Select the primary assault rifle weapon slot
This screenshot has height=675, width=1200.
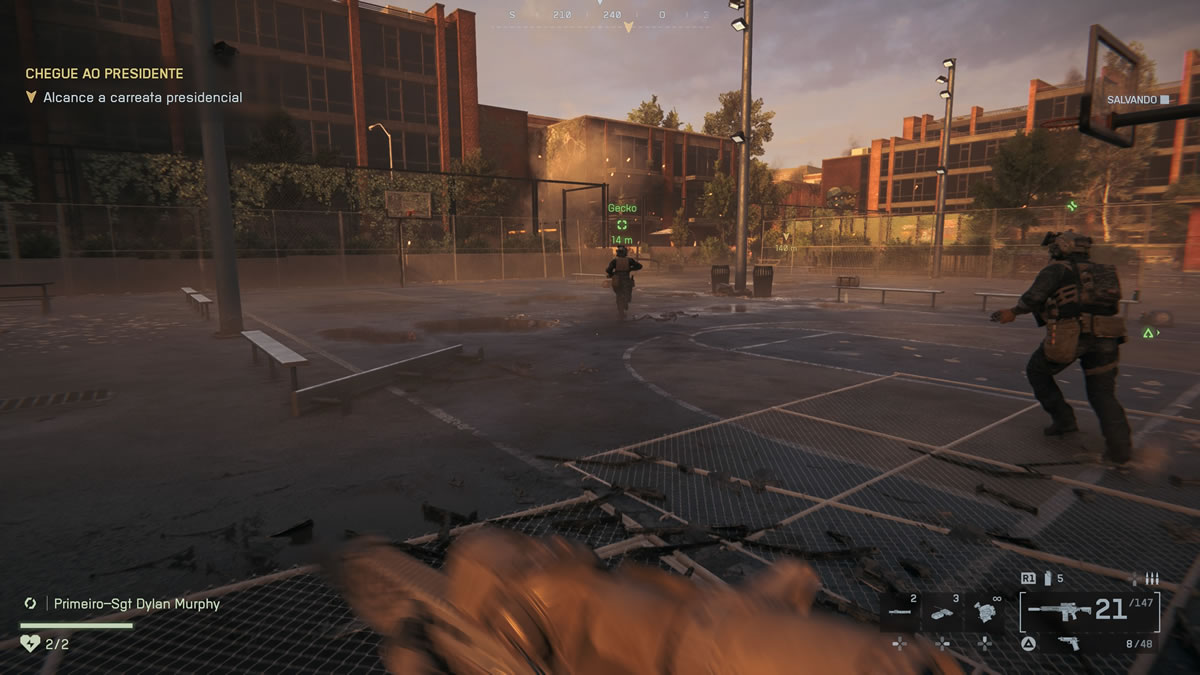(1060, 611)
